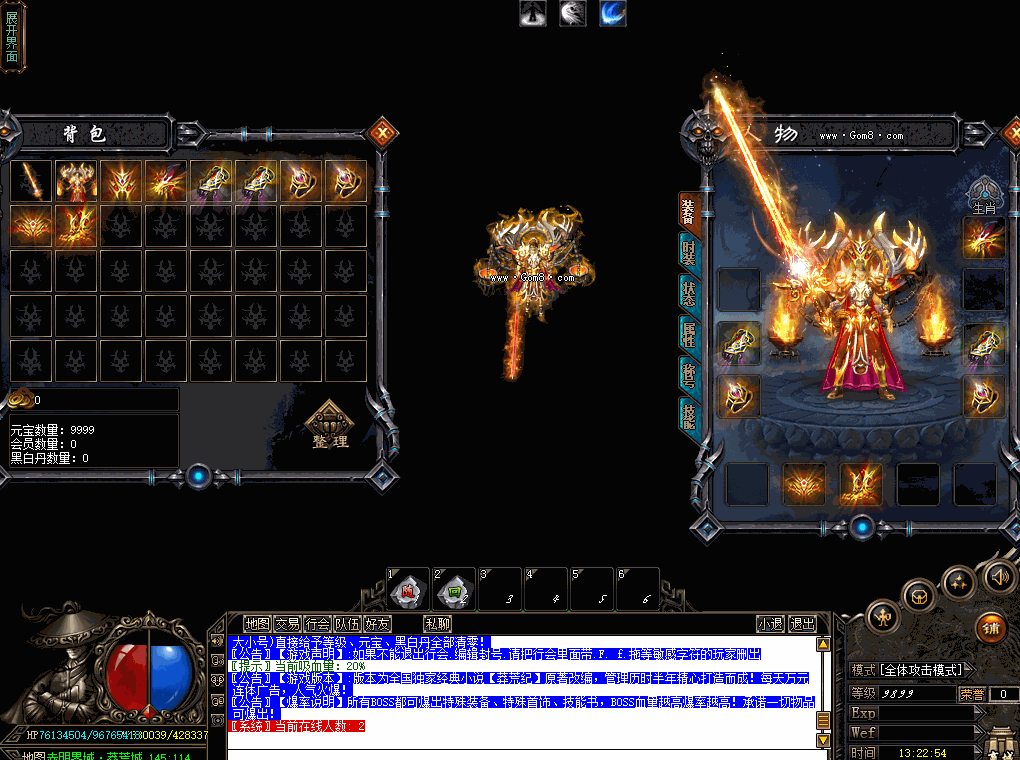Select the golden armor item in the backpack

coord(76,181)
